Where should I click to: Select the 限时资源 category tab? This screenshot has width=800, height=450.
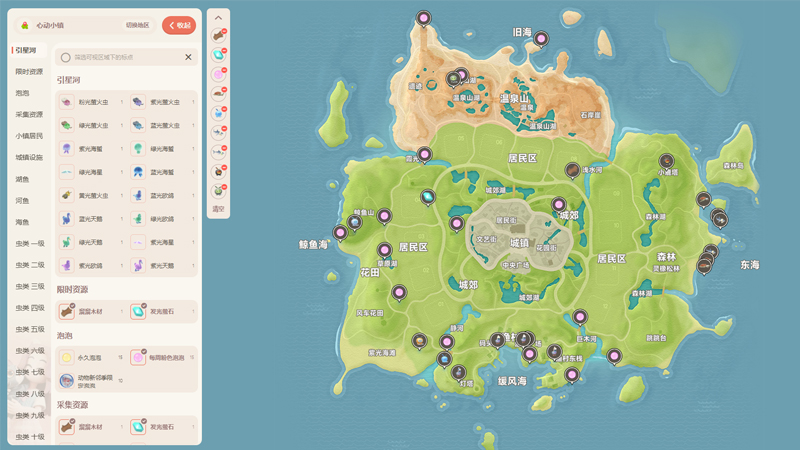click(x=29, y=72)
